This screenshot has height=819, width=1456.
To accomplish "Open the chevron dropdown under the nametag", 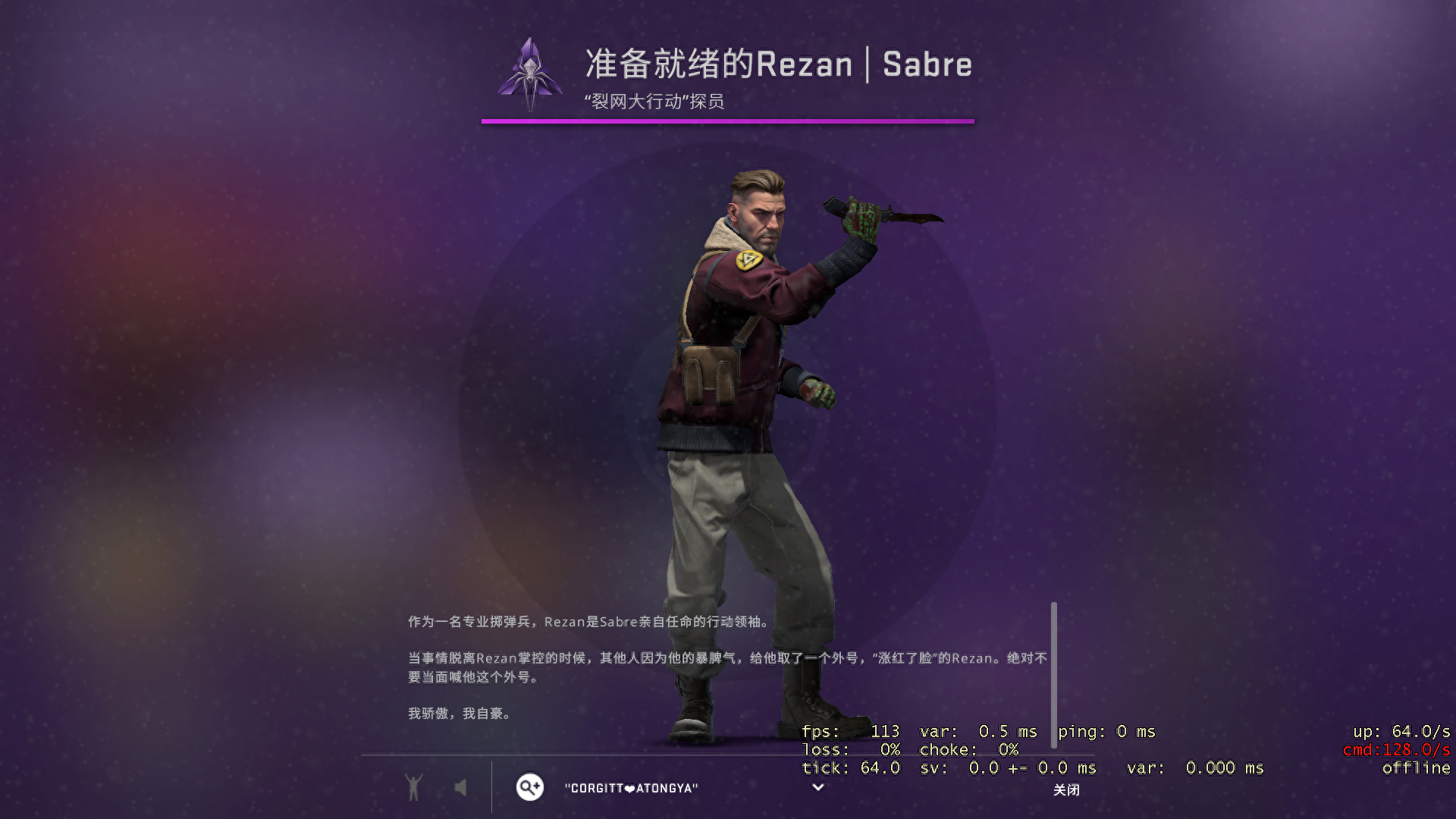I will [817, 789].
